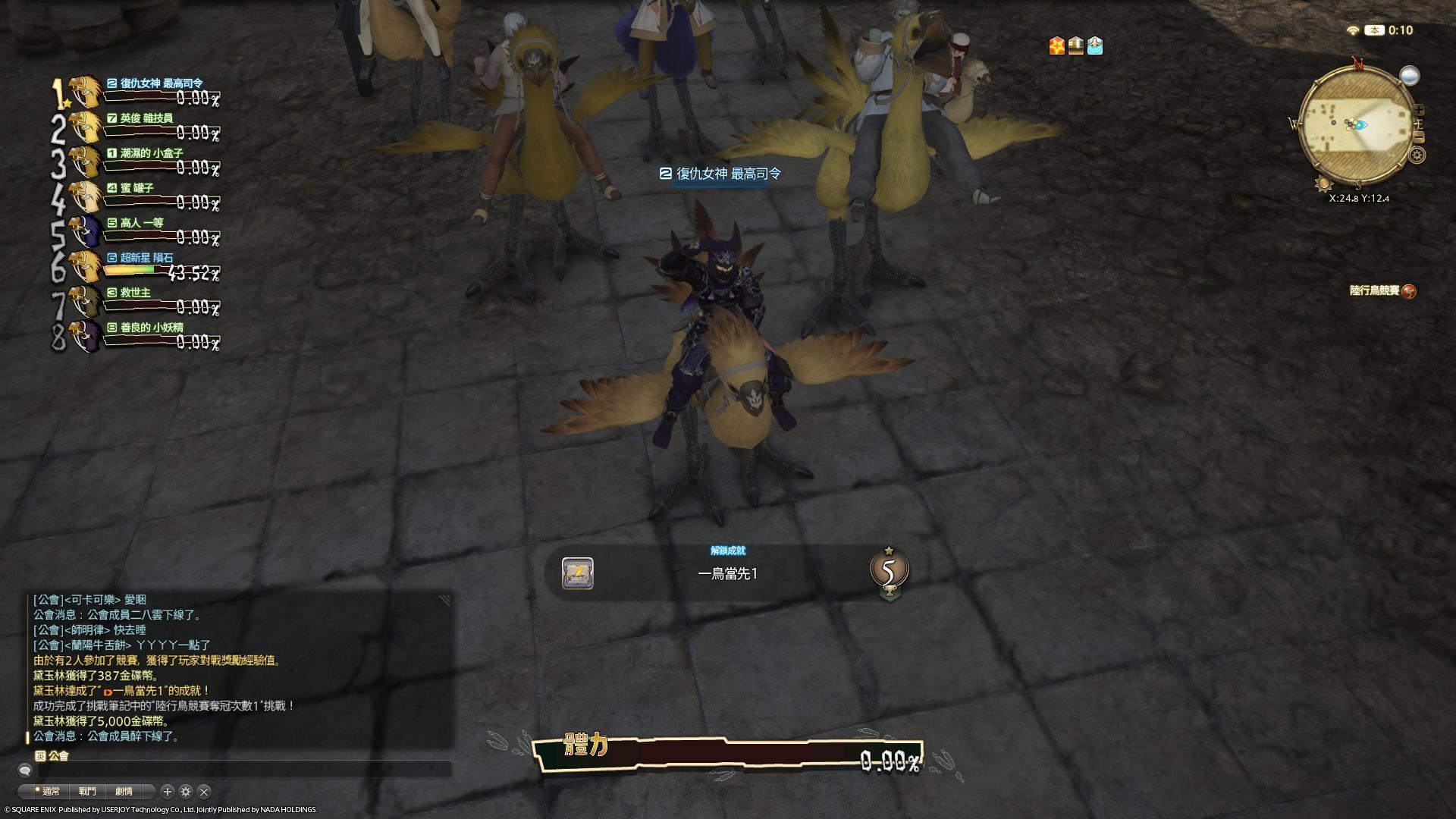Select first-place racer 復仇女神 最高司令 row
This screenshot has width=1456, height=819.
click(144, 91)
